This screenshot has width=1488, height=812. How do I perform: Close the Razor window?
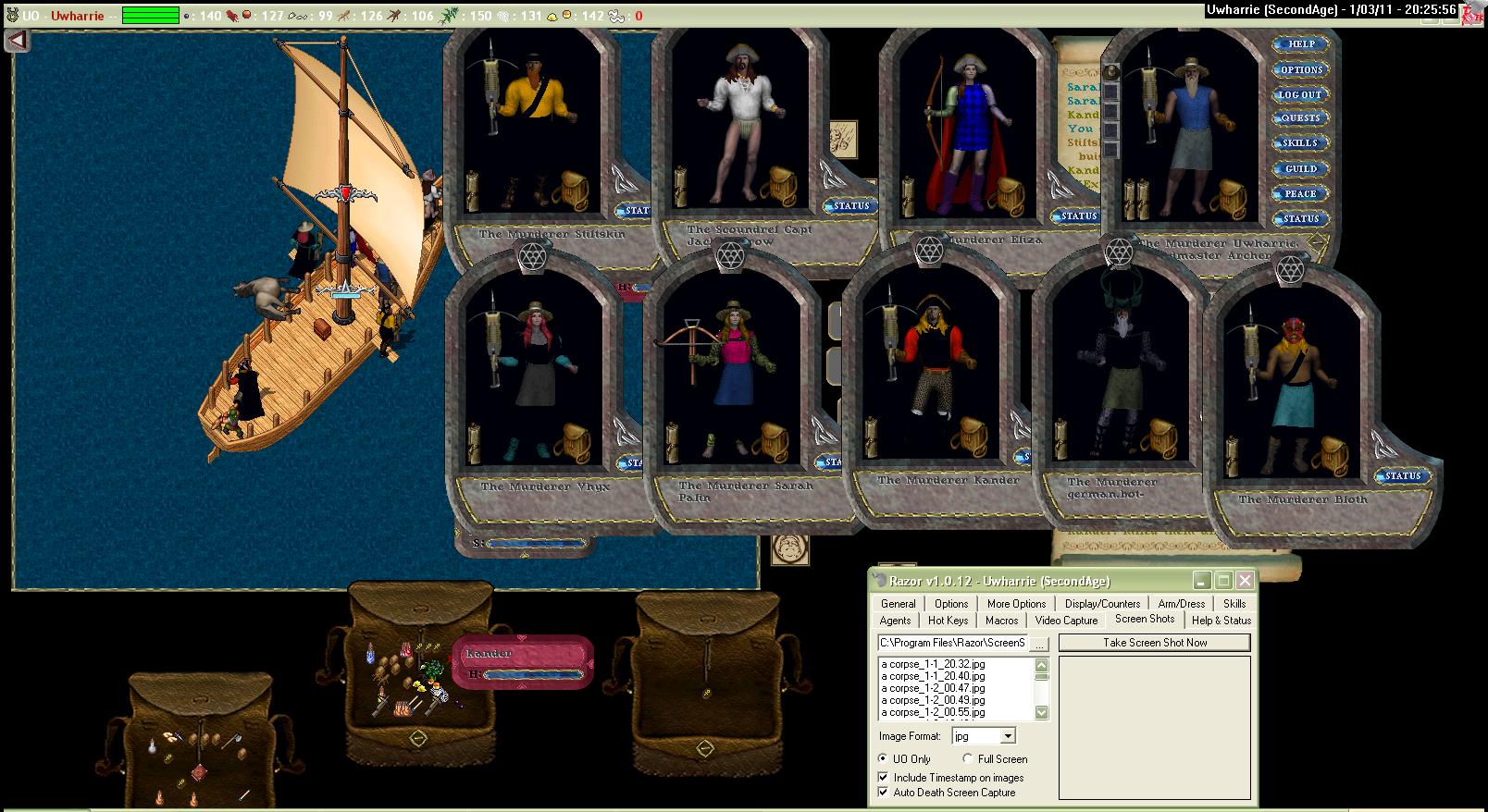click(1245, 581)
